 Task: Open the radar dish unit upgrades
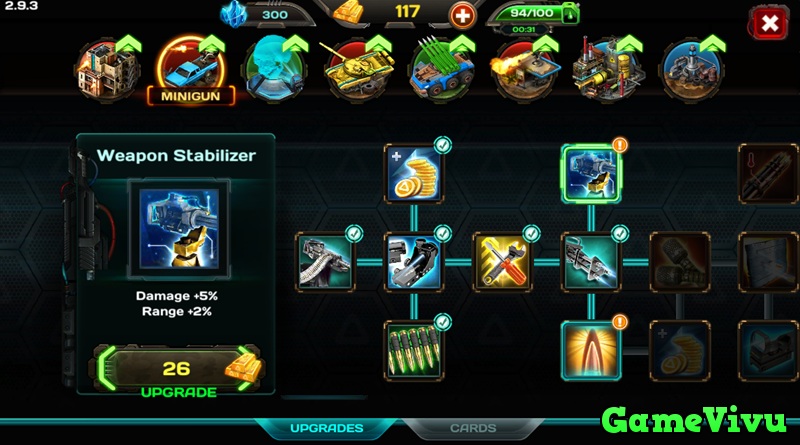click(272, 67)
